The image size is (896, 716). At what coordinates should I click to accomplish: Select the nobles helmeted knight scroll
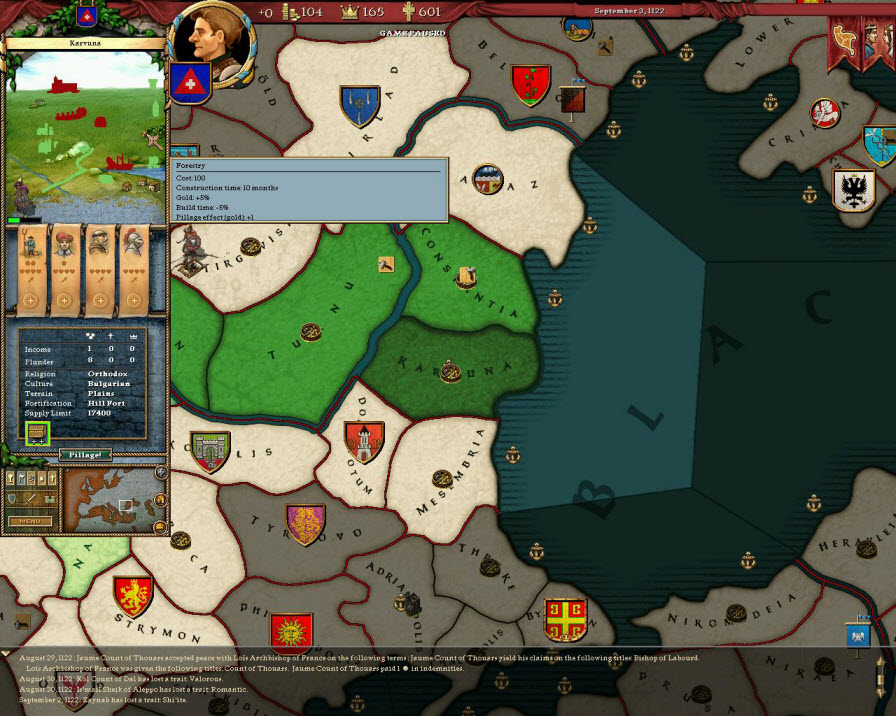click(131, 266)
